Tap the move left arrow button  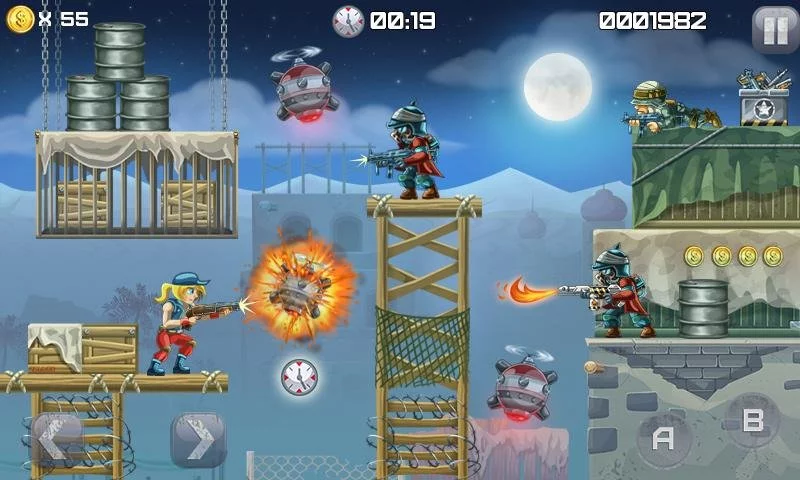click(58, 440)
